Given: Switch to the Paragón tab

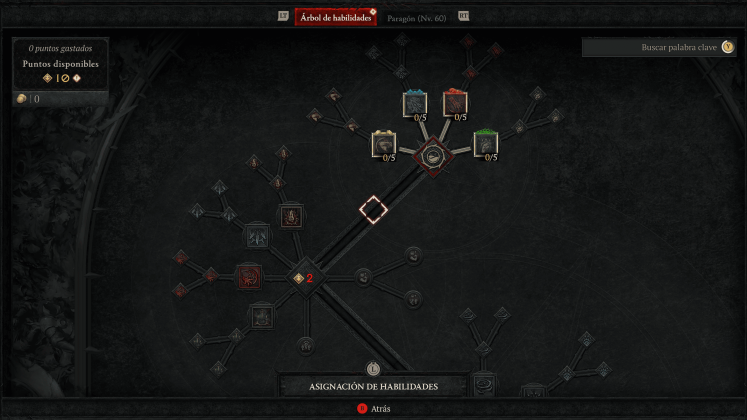Looking at the screenshot, I should [x=420, y=17].
